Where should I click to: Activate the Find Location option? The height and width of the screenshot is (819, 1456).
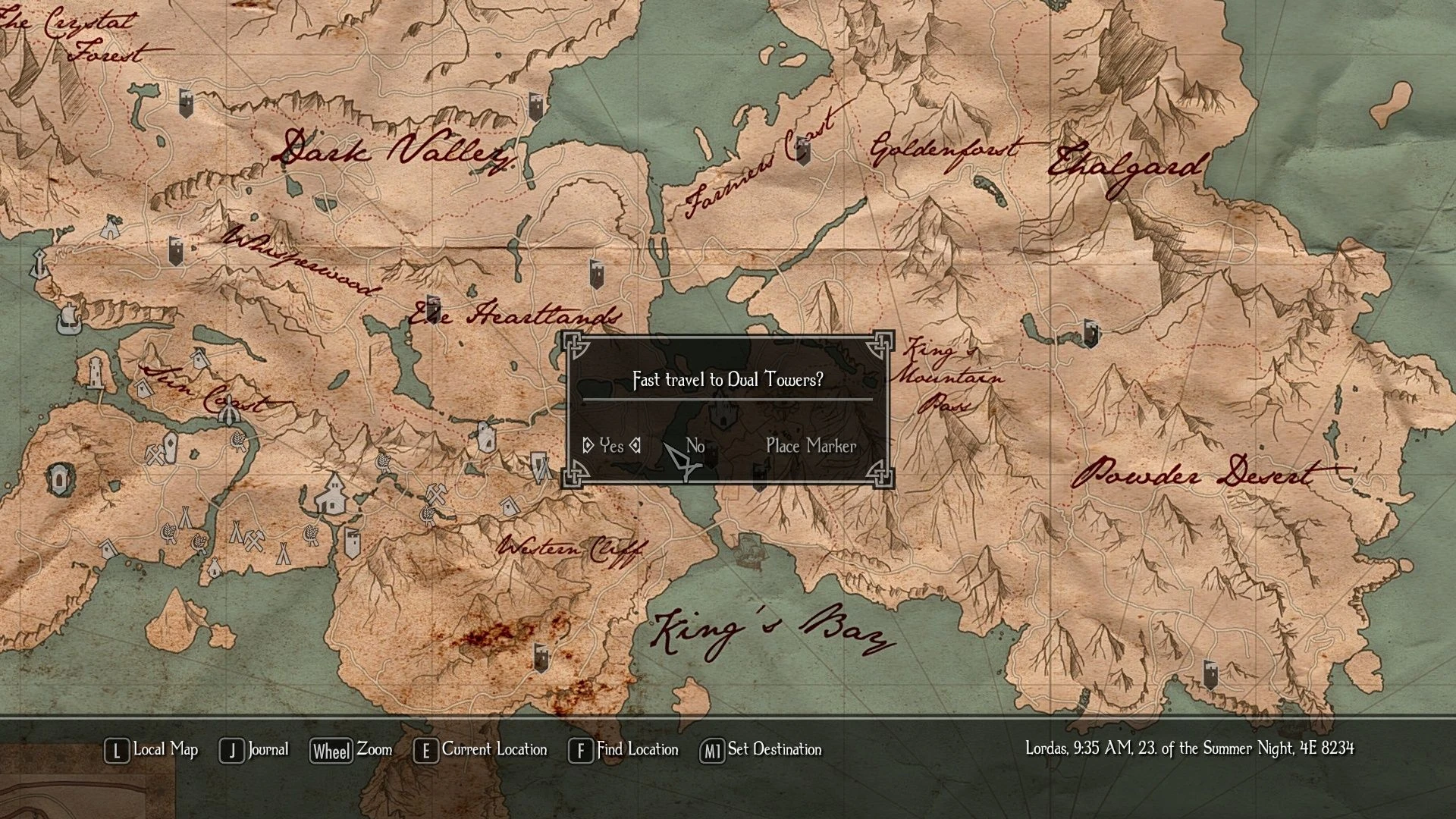(x=624, y=750)
